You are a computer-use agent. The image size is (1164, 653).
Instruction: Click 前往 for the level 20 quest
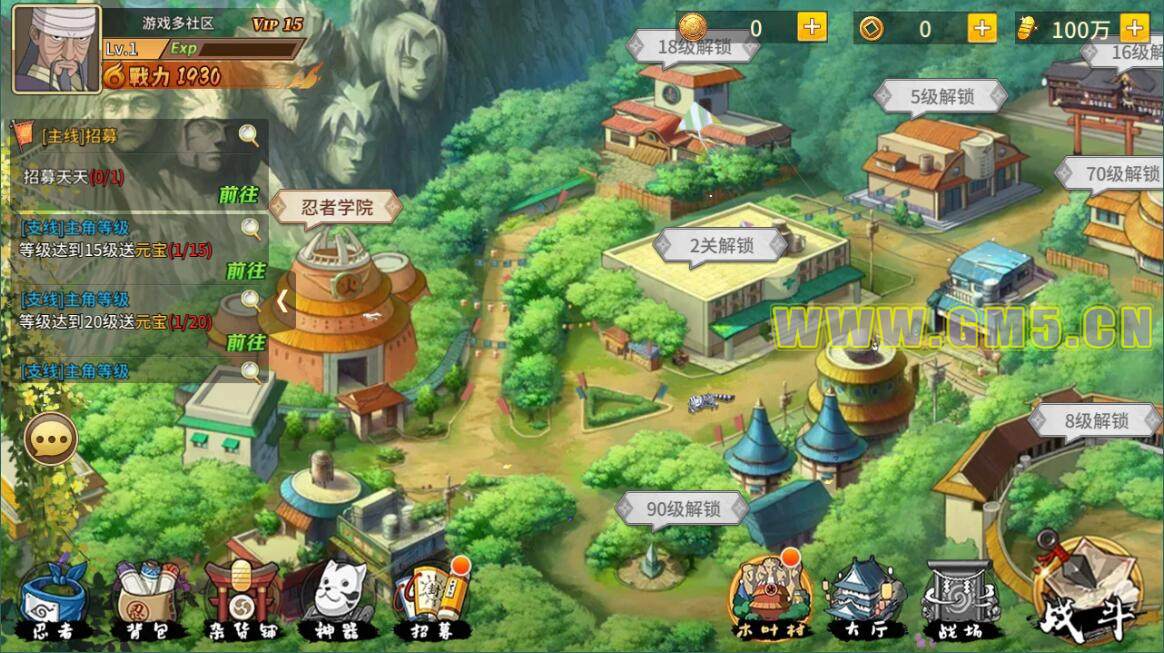(x=245, y=342)
